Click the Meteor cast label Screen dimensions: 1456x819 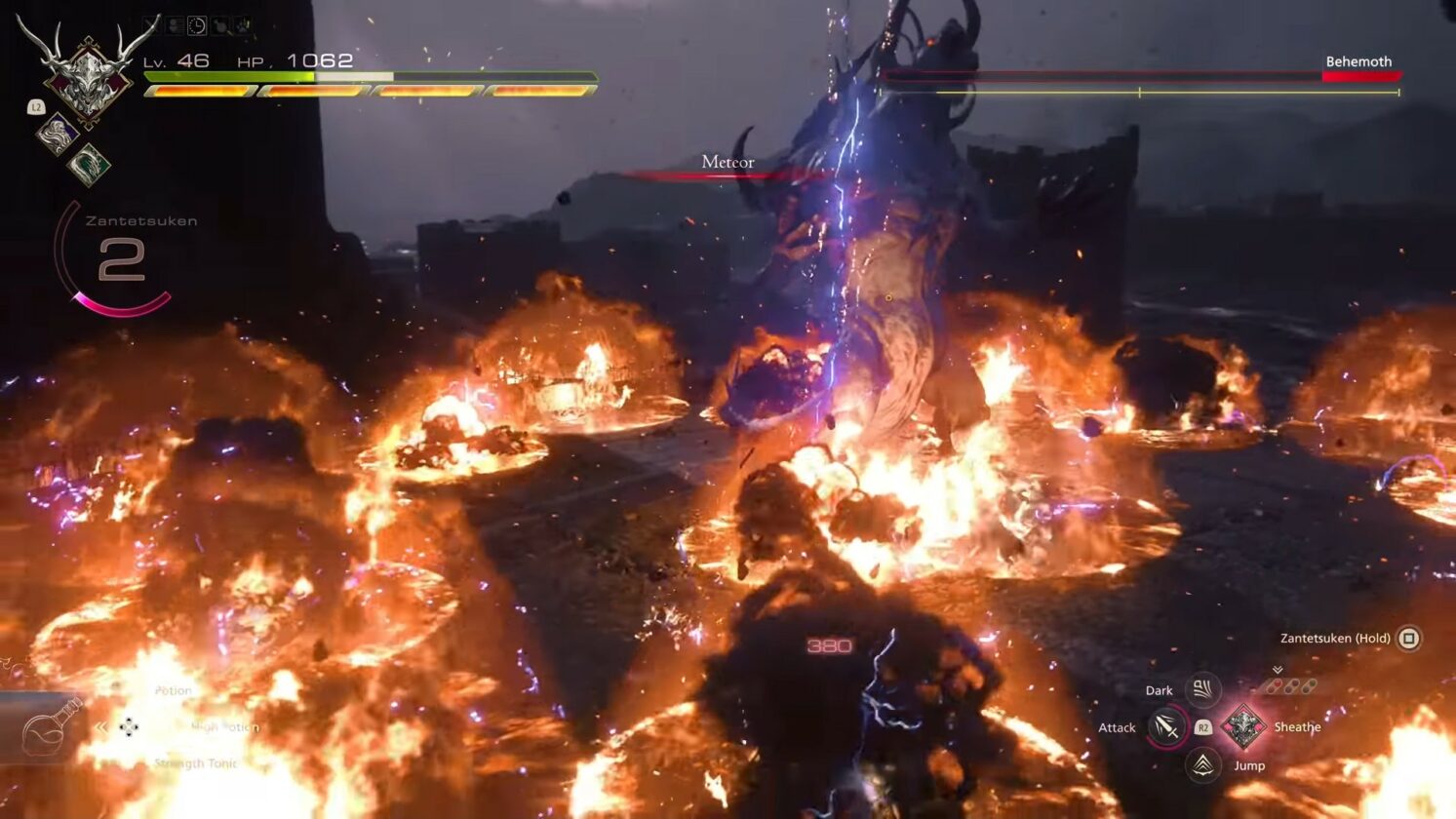tap(726, 162)
